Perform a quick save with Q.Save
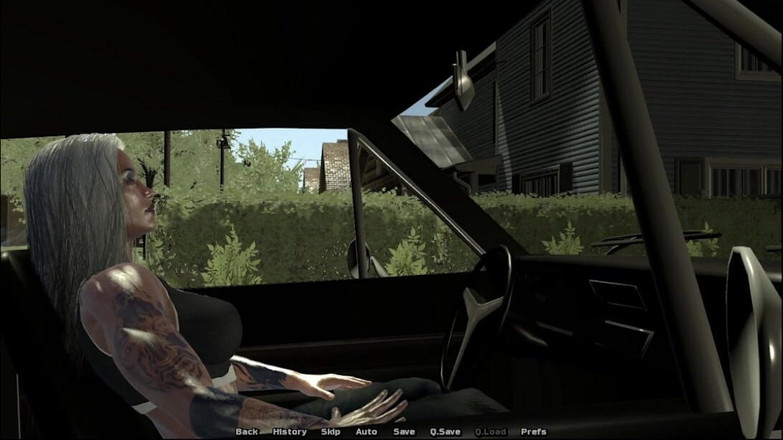This screenshot has height=440, width=783. tap(445, 432)
